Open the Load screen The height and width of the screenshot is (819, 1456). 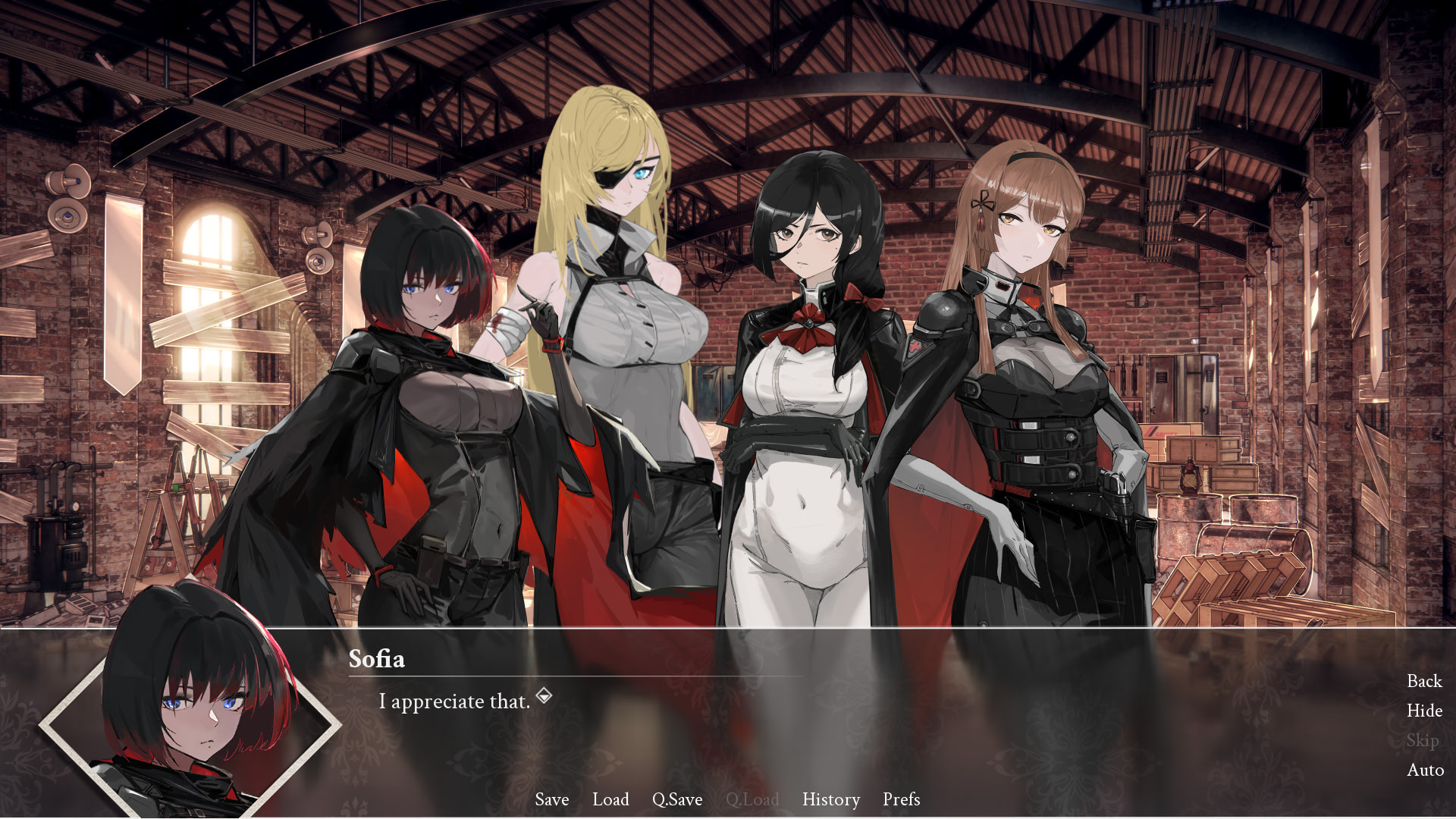click(611, 799)
